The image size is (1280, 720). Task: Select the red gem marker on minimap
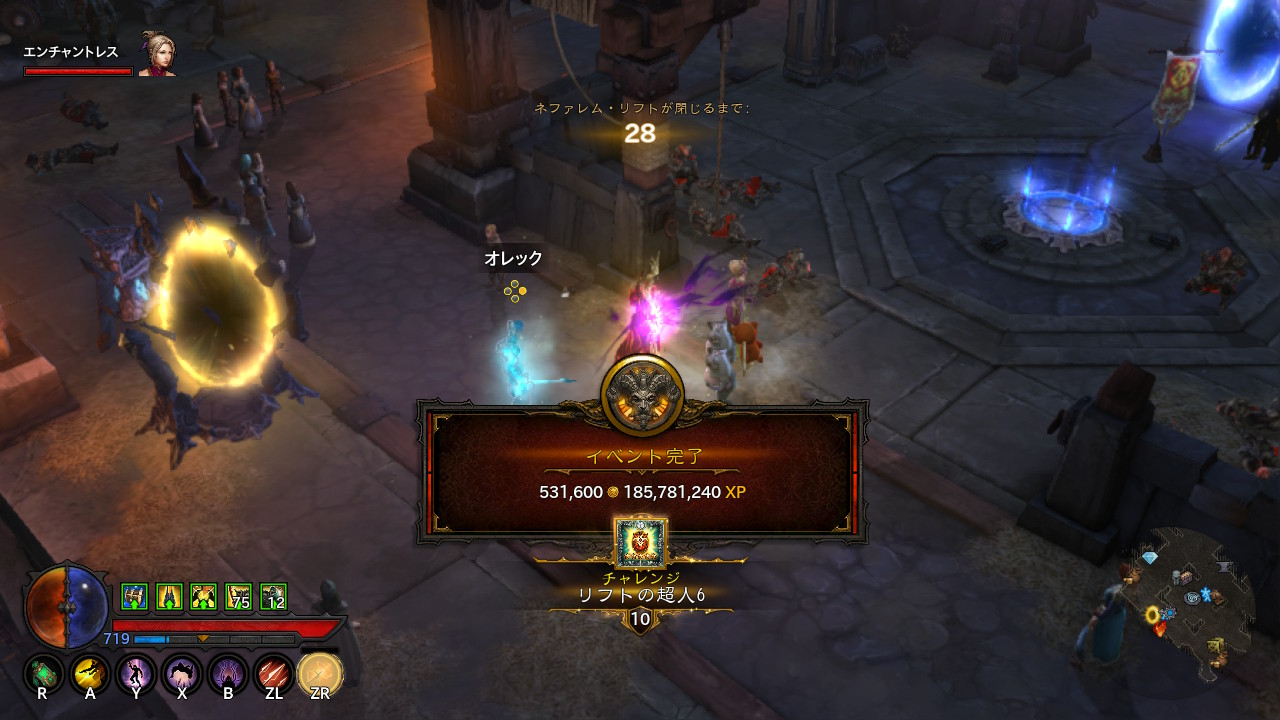tap(1160, 629)
